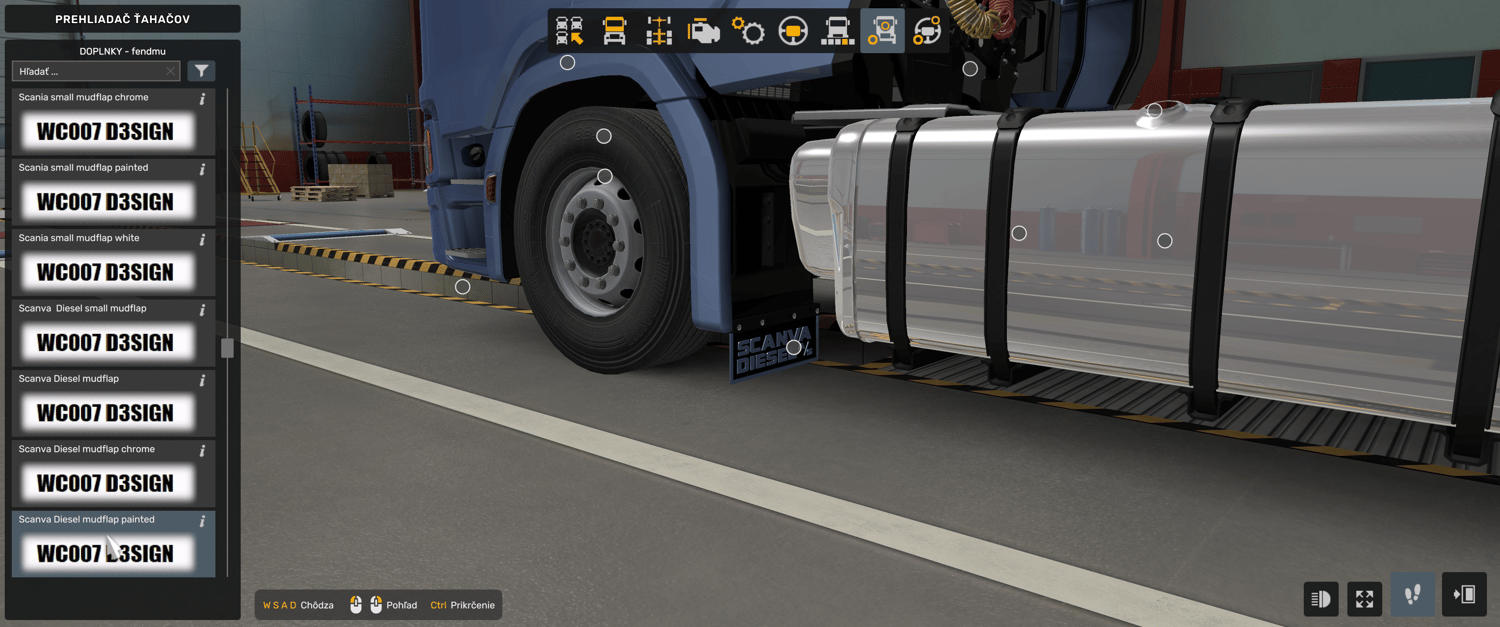1500x627 pixels.
Task: Select the steering wheel interior category
Action: (793, 31)
